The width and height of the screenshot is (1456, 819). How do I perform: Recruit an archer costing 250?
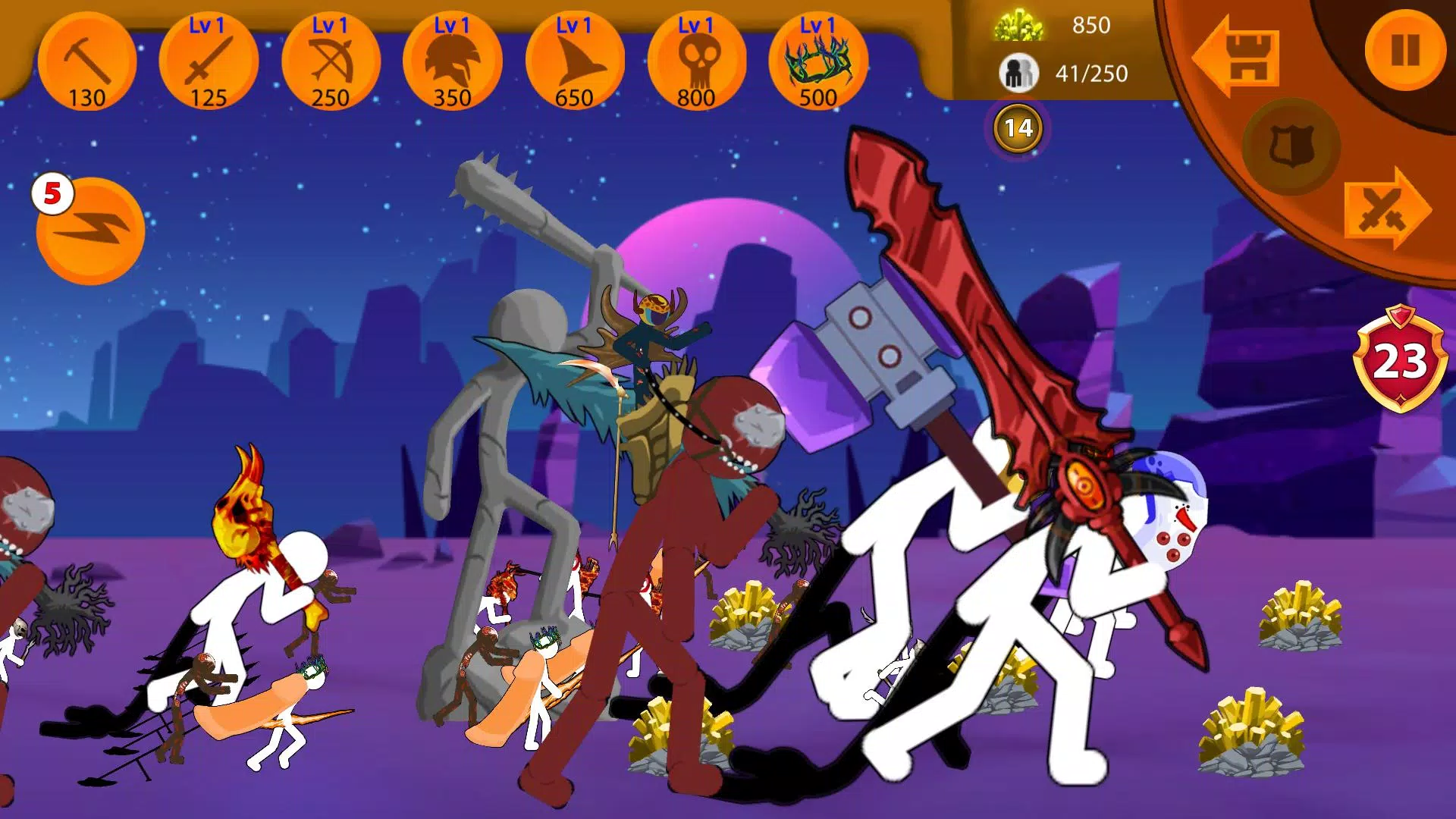click(331, 62)
